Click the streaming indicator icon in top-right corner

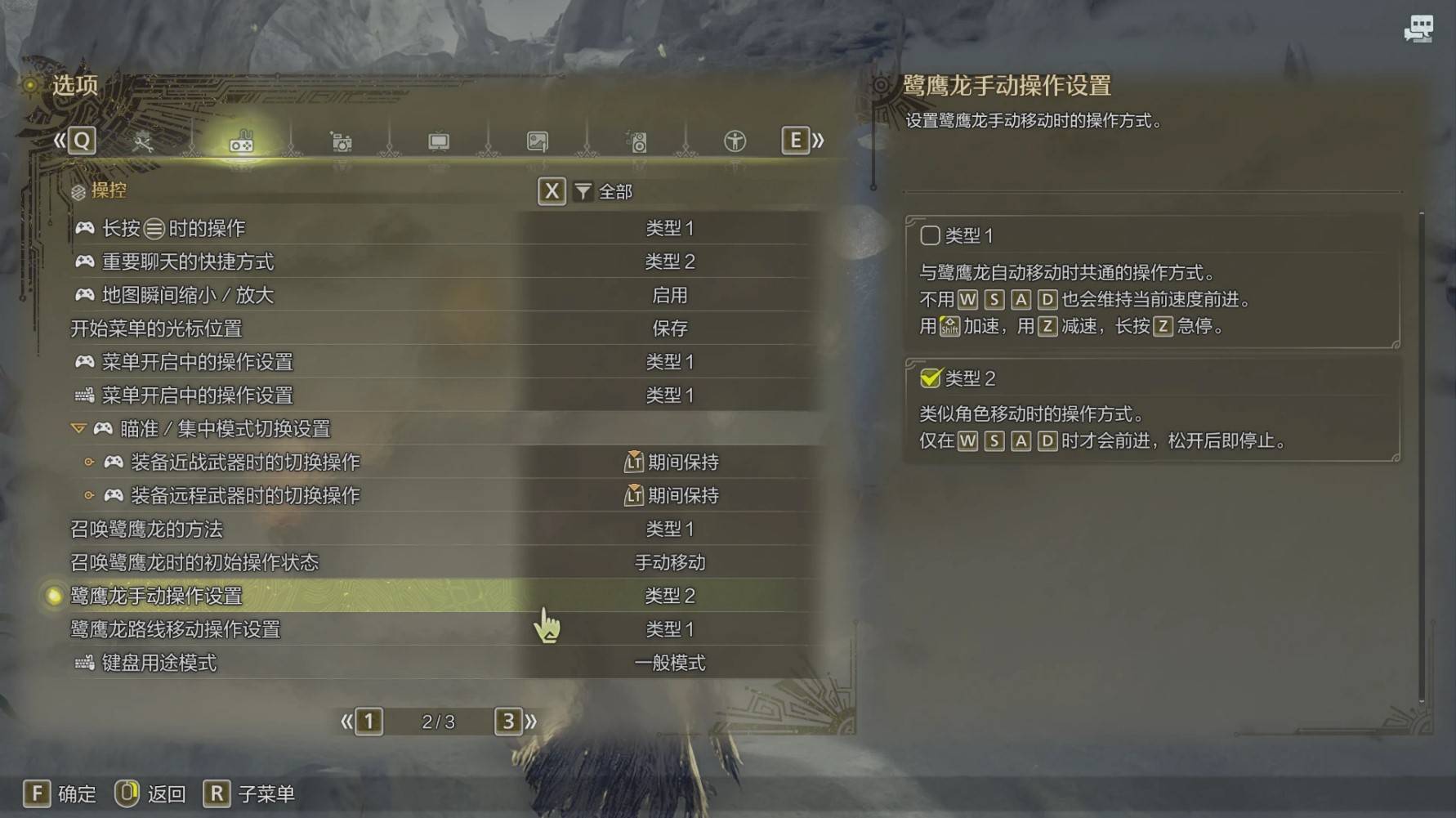1419,29
